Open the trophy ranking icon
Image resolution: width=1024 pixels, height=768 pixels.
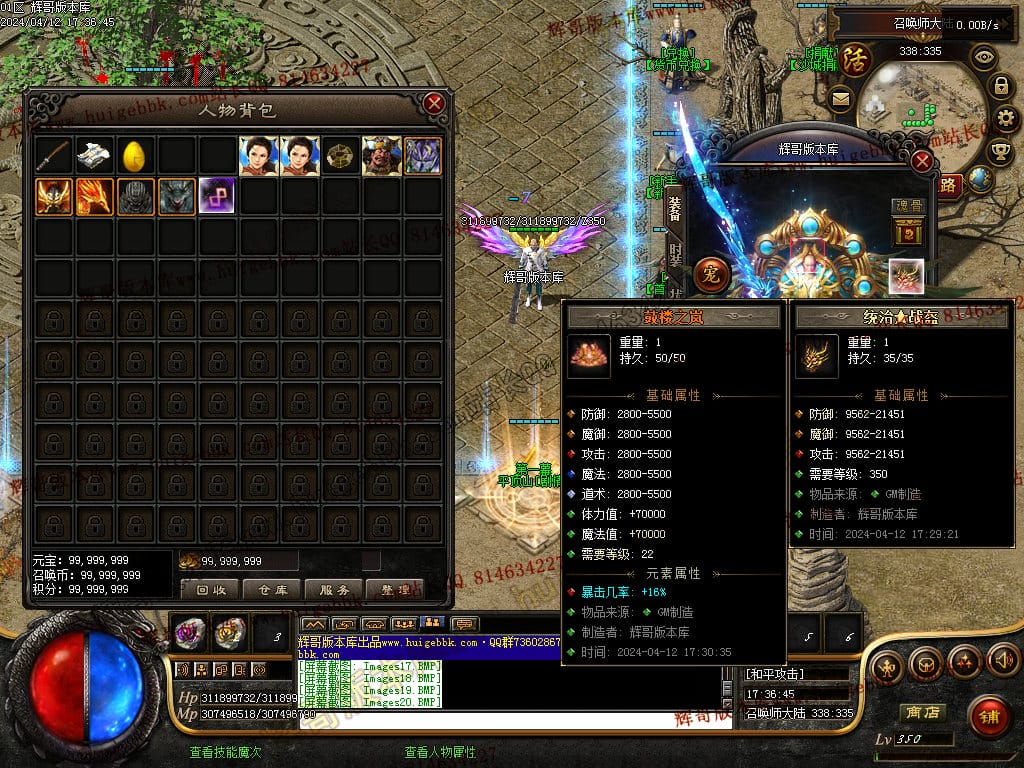(999, 151)
